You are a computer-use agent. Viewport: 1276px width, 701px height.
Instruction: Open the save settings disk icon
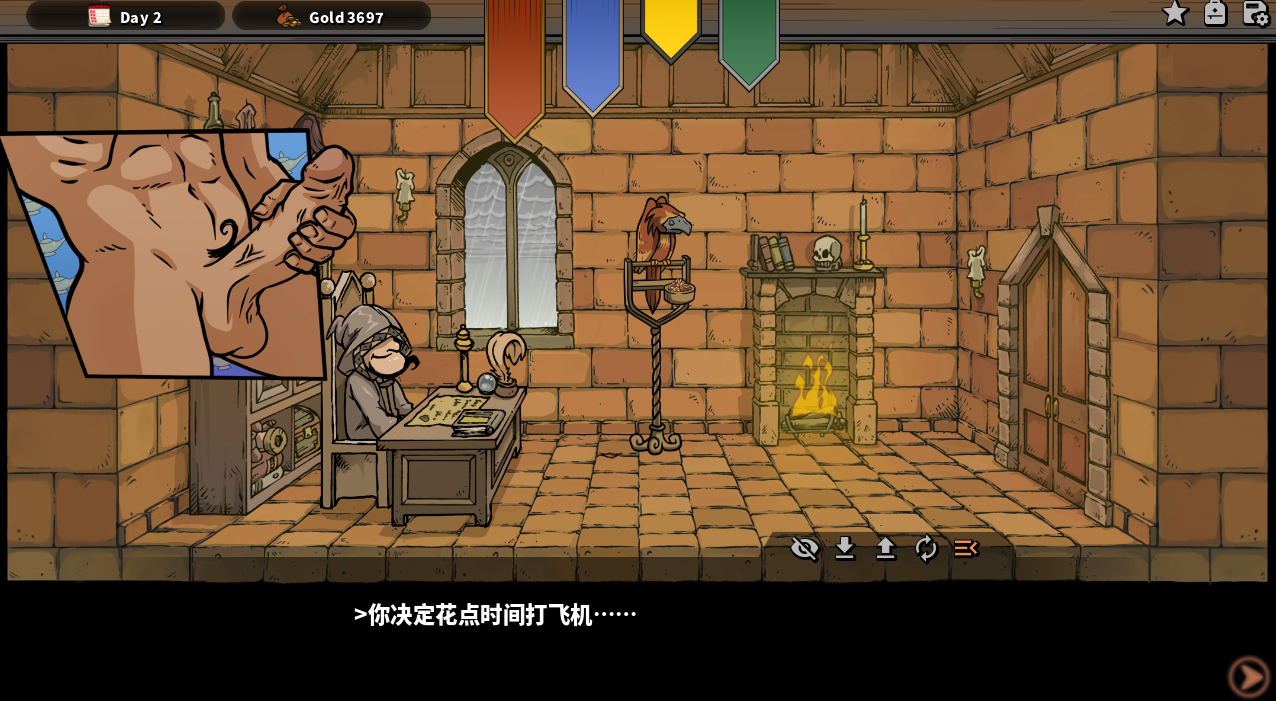[x=1255, y=13]
